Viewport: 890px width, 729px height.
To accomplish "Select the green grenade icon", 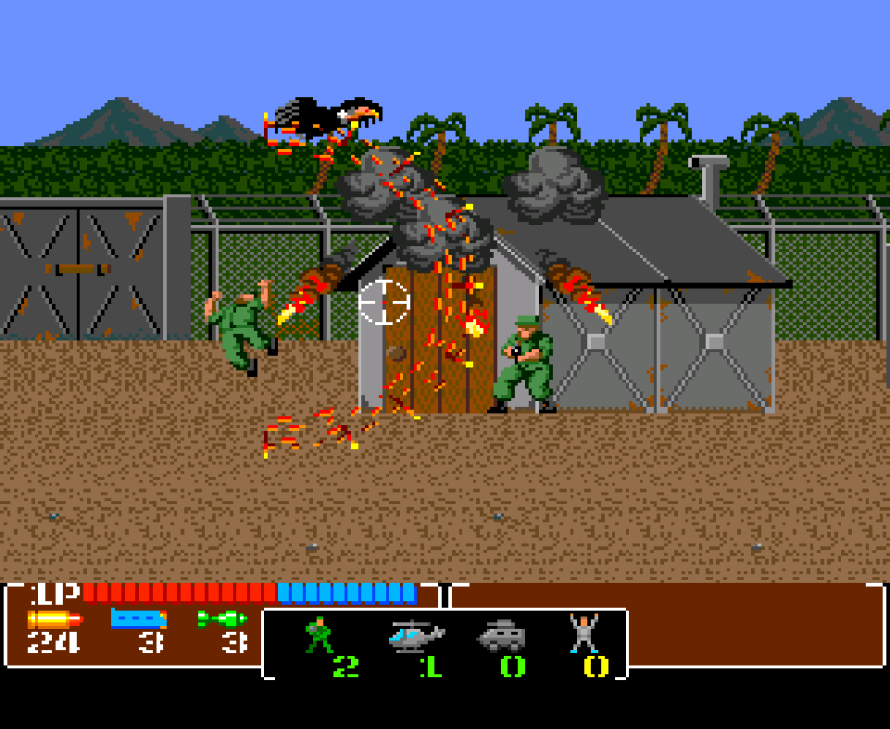I will 222,619.
